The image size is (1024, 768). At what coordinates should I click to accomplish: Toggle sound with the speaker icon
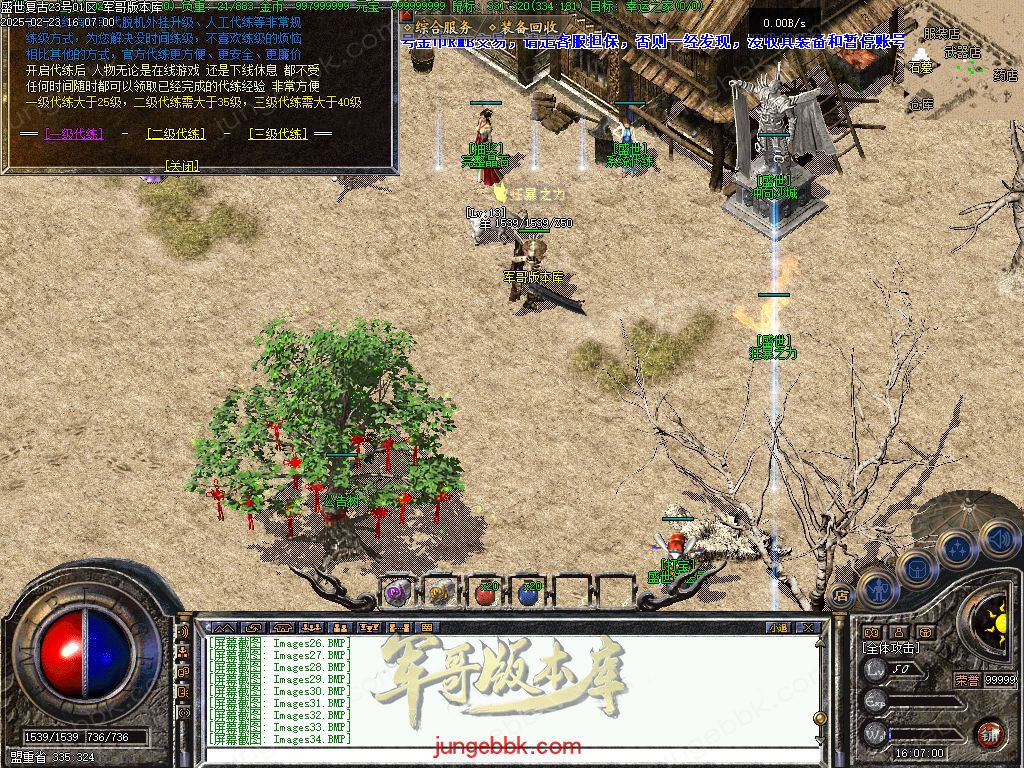click(x=996, y=537)
